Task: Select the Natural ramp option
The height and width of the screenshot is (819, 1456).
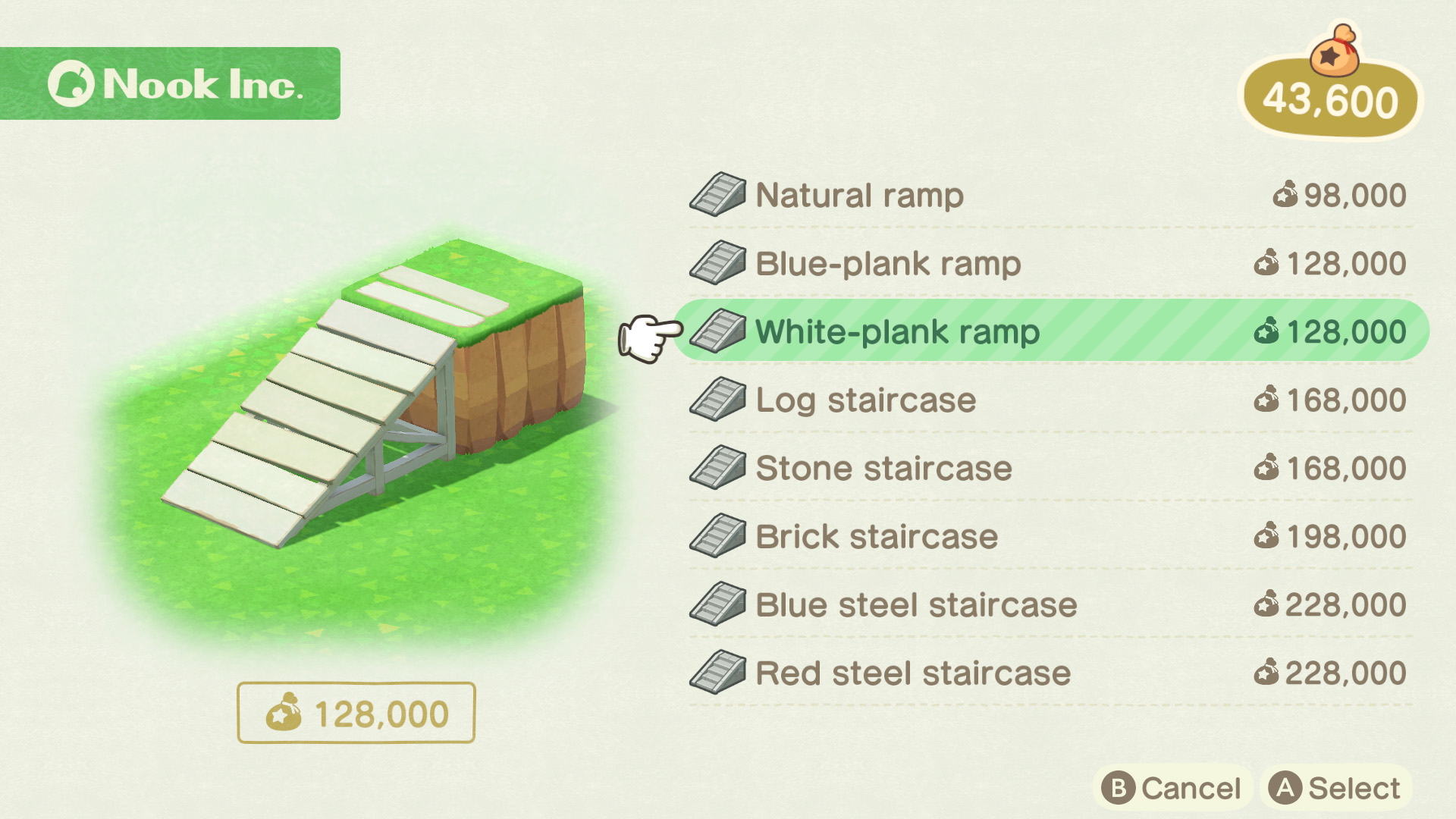Action: [x=859, y=196]
